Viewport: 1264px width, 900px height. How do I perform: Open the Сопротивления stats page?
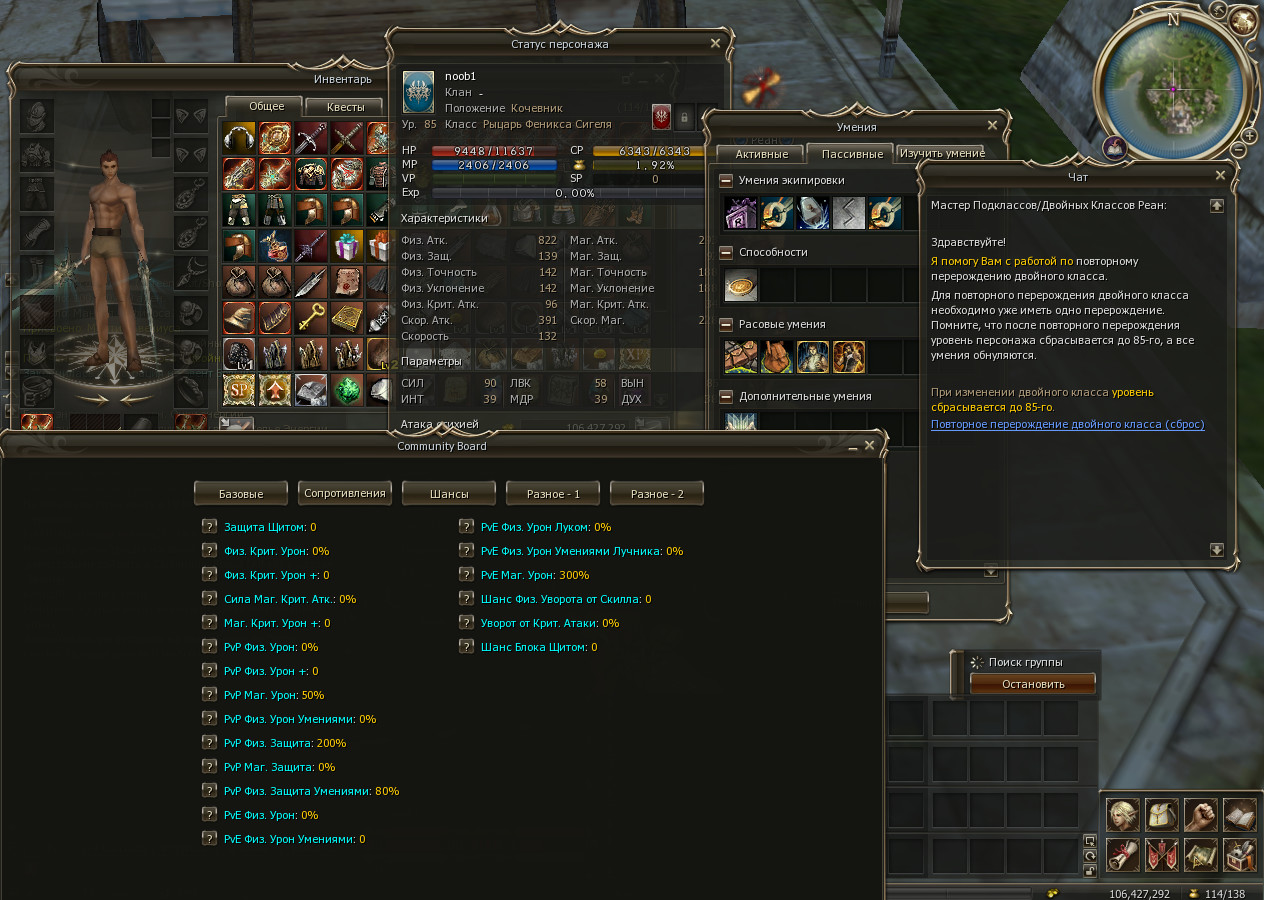coord(345,493)
